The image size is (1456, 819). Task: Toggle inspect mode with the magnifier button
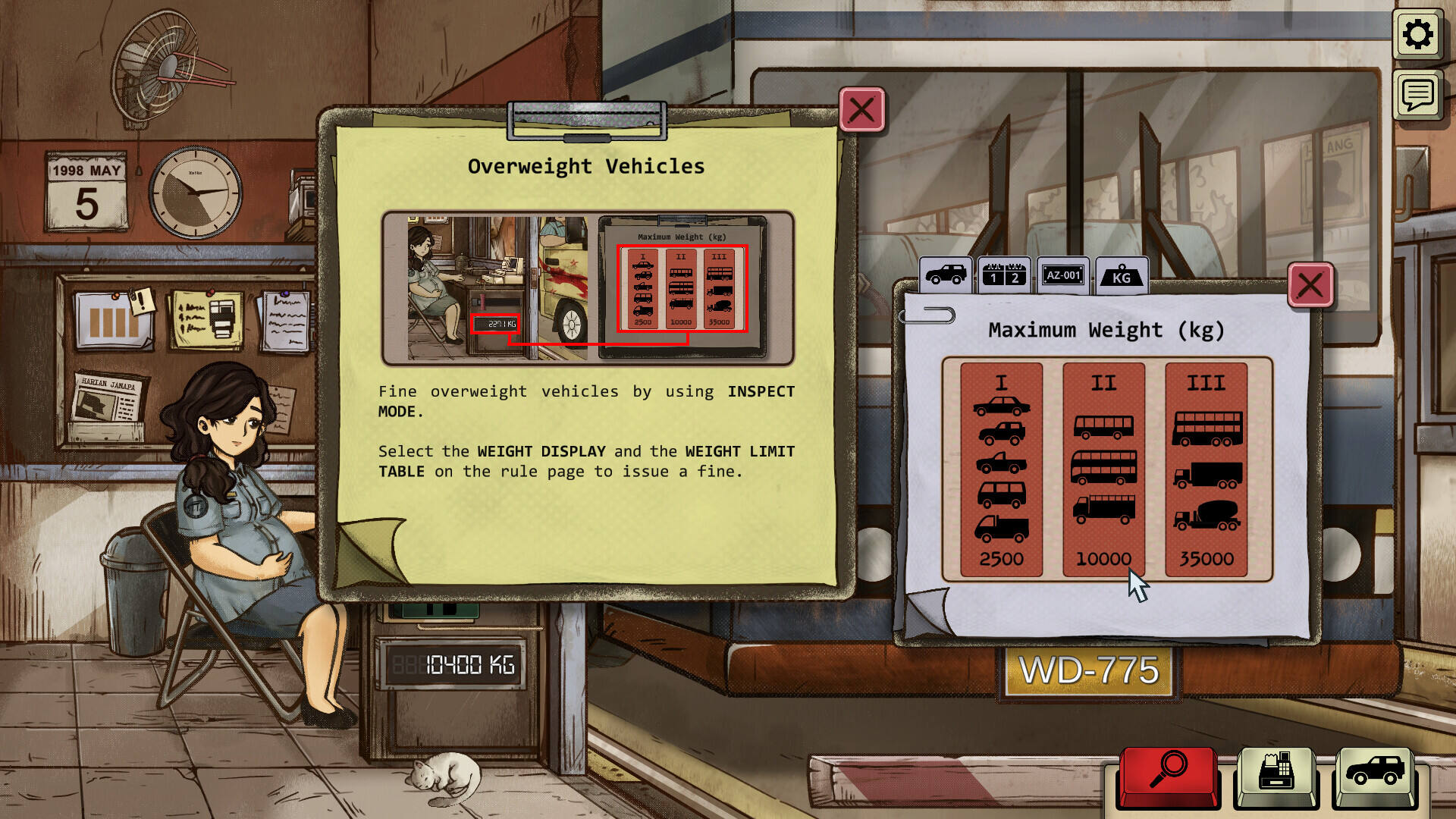tap(1168, 775)
